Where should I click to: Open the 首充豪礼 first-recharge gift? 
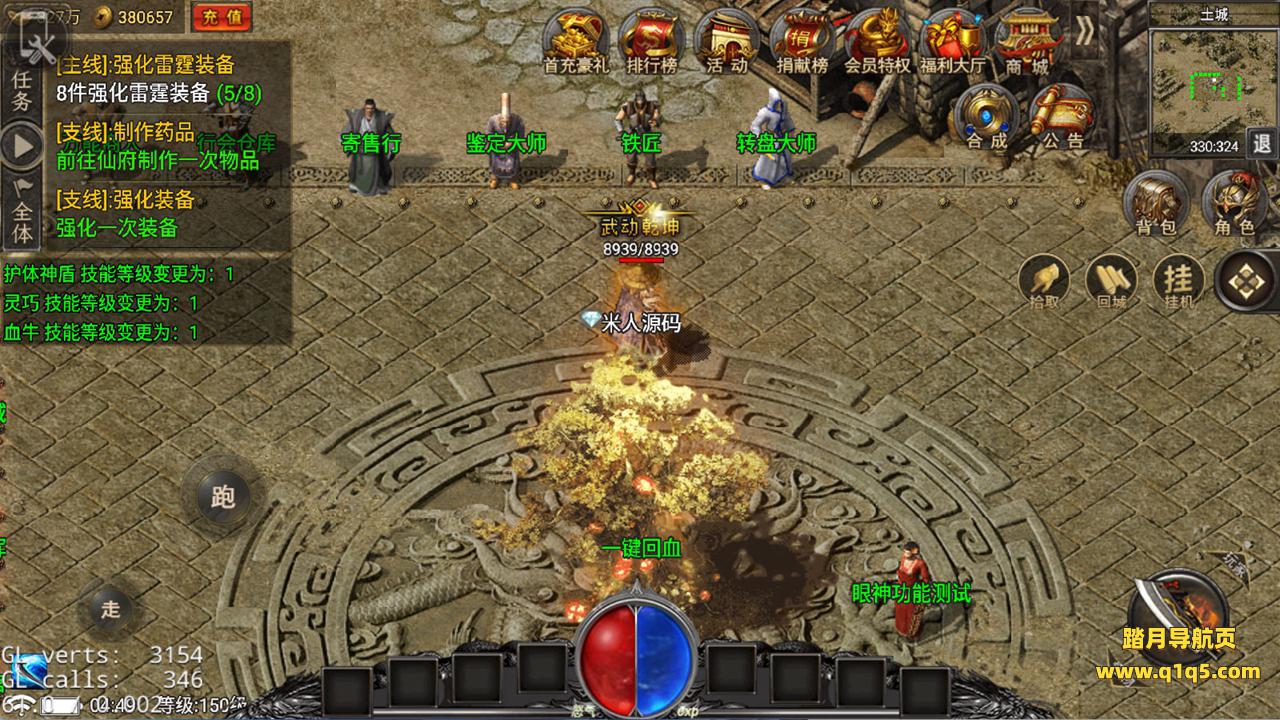tap(575, 40)
